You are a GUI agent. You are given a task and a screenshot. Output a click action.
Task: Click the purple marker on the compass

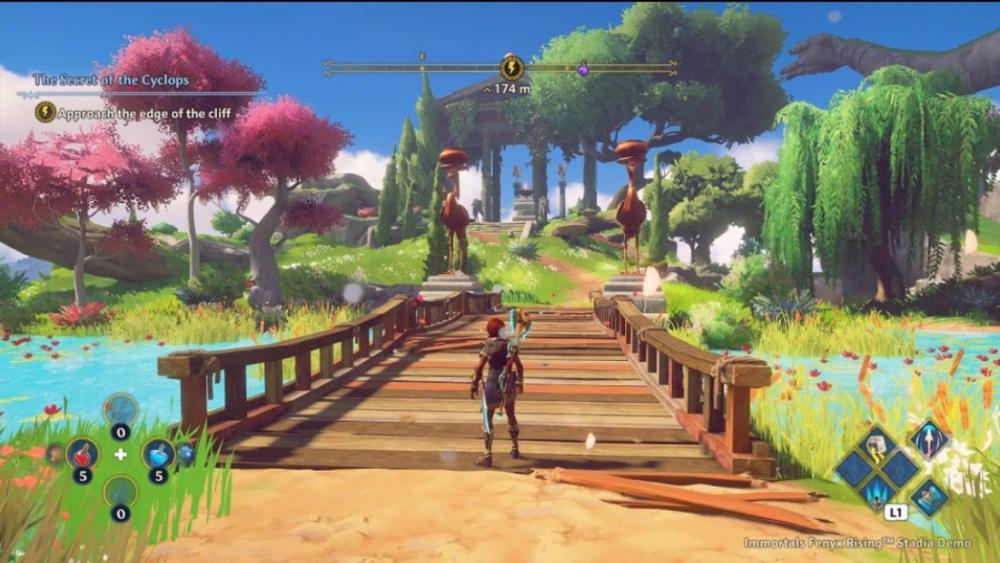(583, 70)
